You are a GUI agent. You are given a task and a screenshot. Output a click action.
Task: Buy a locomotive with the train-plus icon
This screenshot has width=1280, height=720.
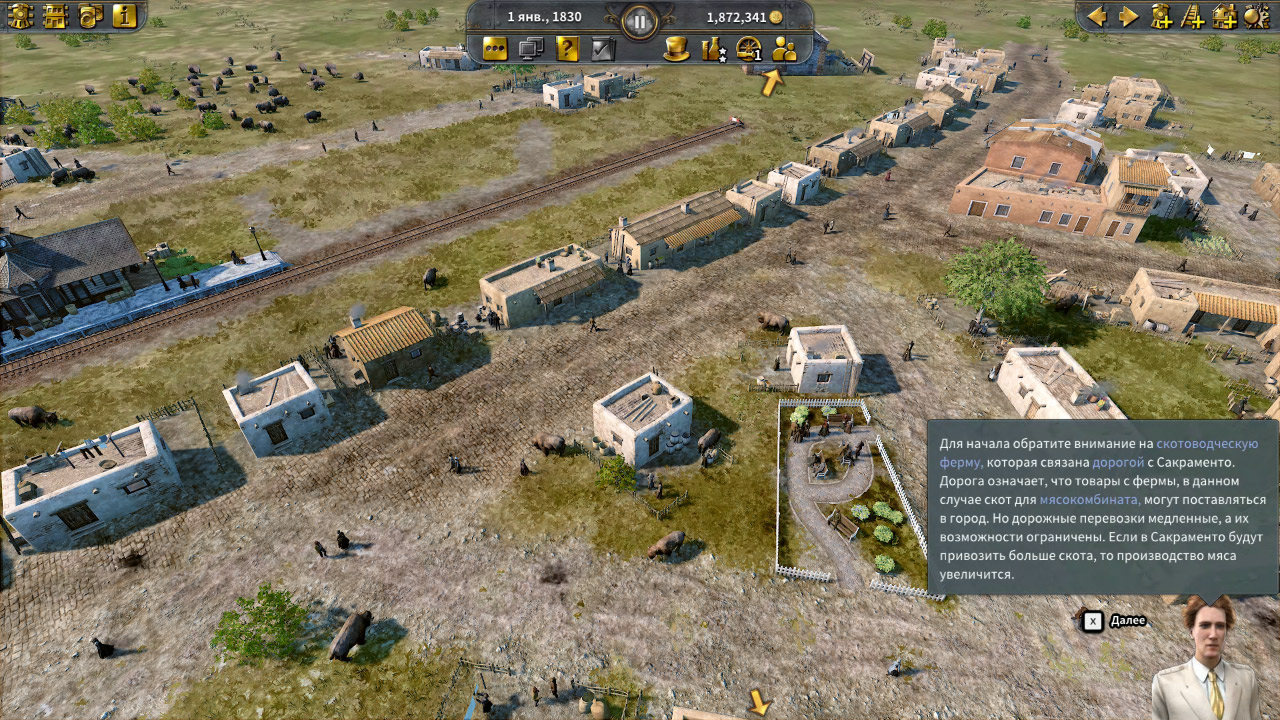click(1161, 16)
